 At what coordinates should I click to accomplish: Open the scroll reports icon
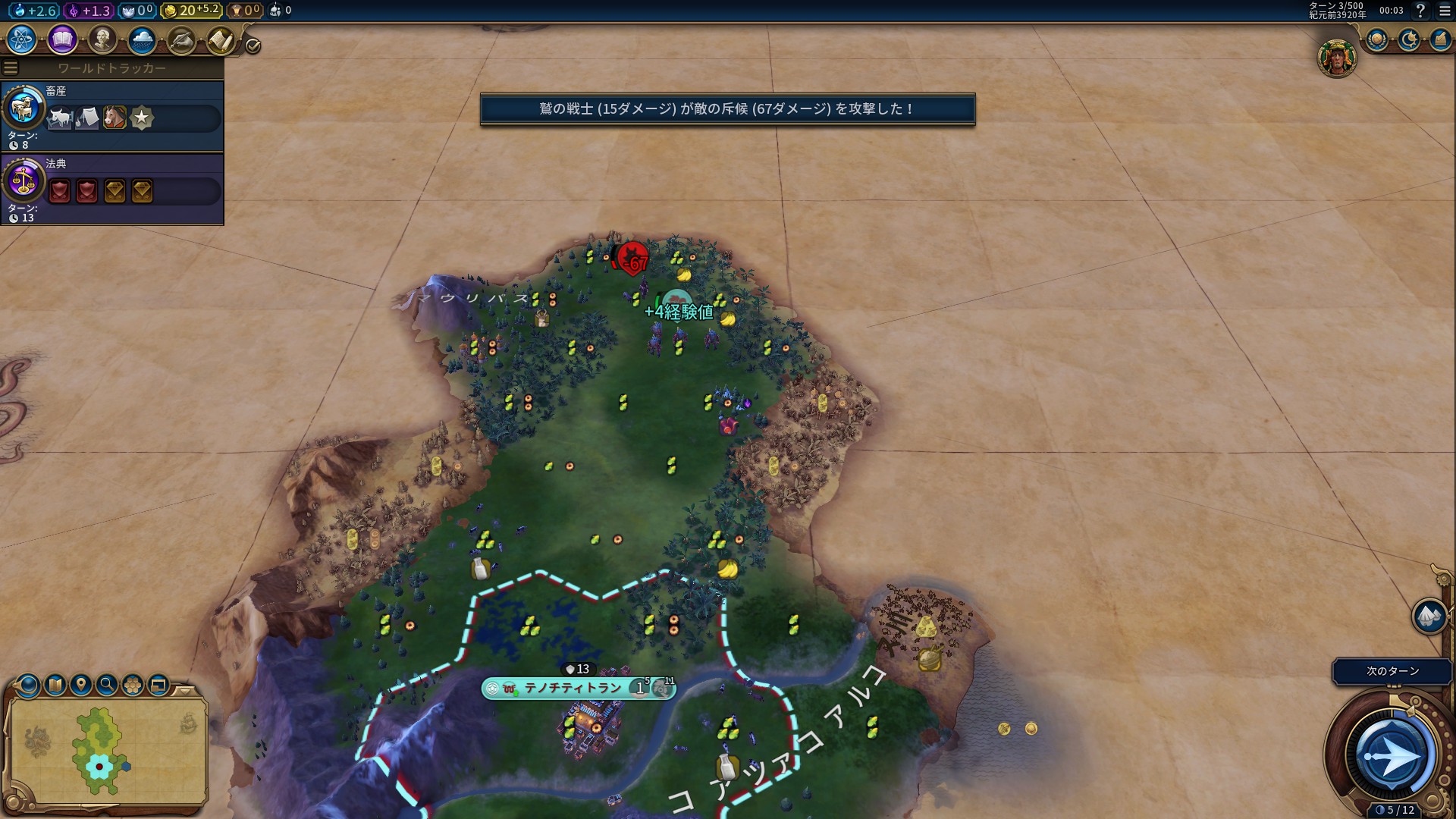221,40
